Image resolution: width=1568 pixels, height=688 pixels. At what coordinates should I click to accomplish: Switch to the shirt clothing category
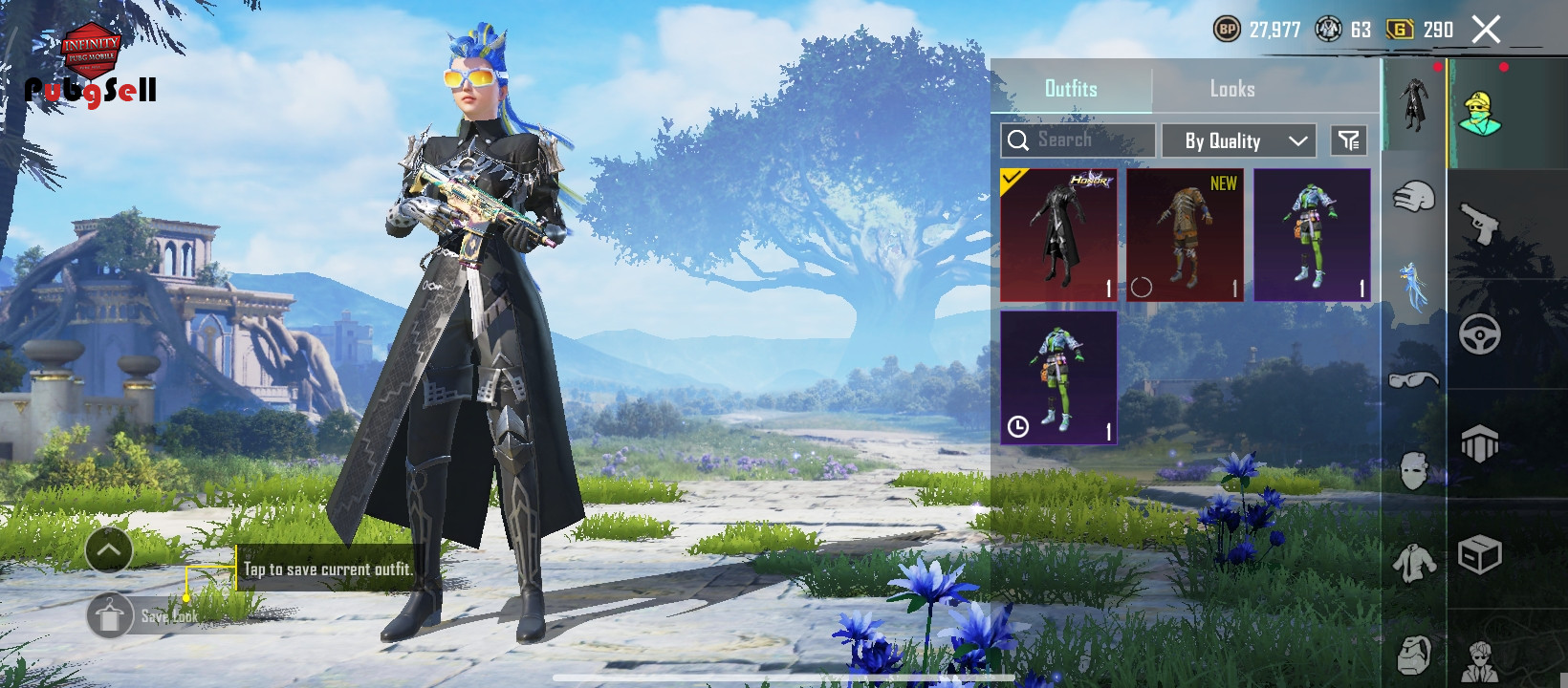click(1413, 564)
